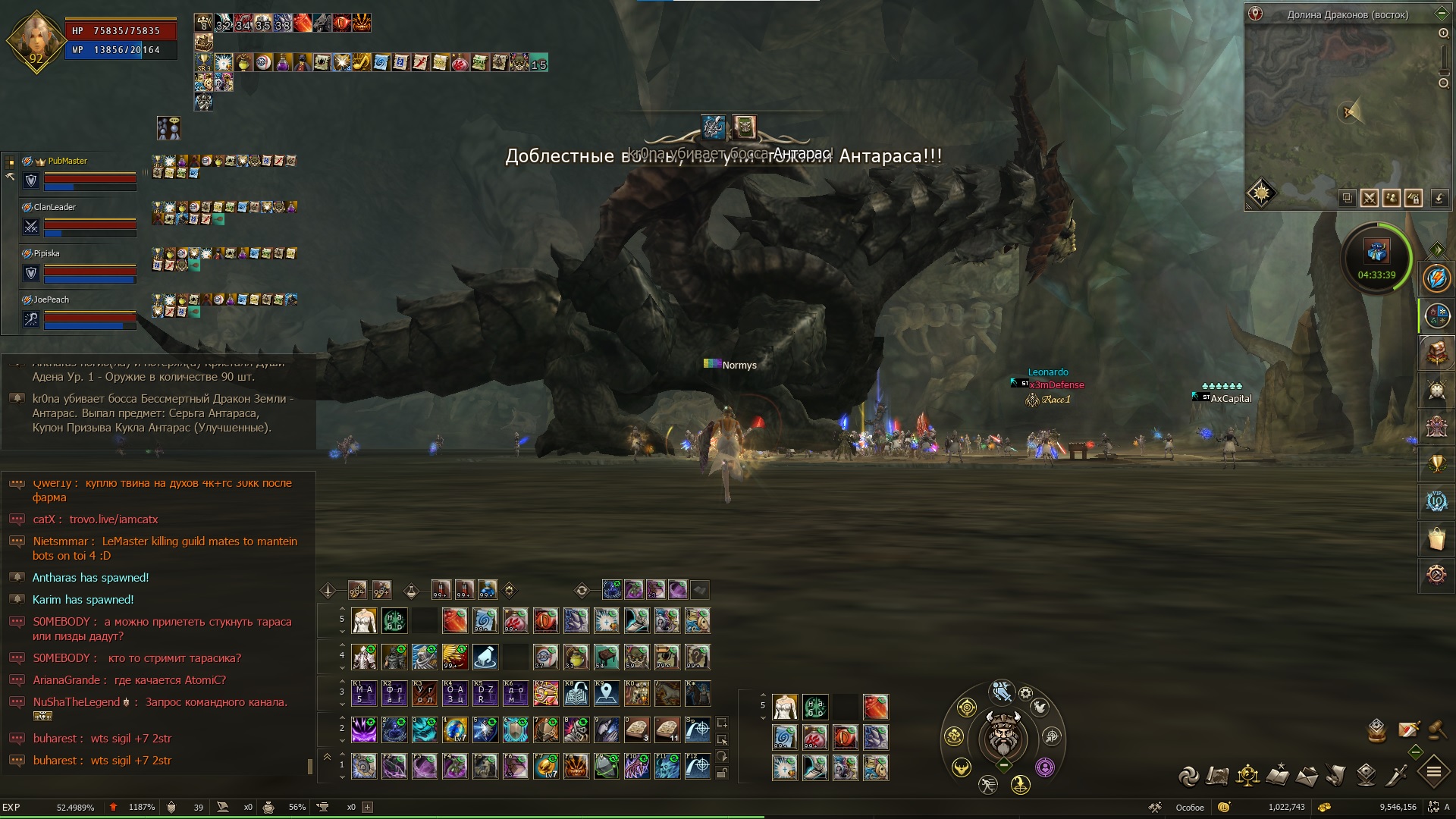Zoom out the minimap with the minus button
The width and height of the screenshot is (1456, 819).
pyautogui.click(x=1443, y=83)
